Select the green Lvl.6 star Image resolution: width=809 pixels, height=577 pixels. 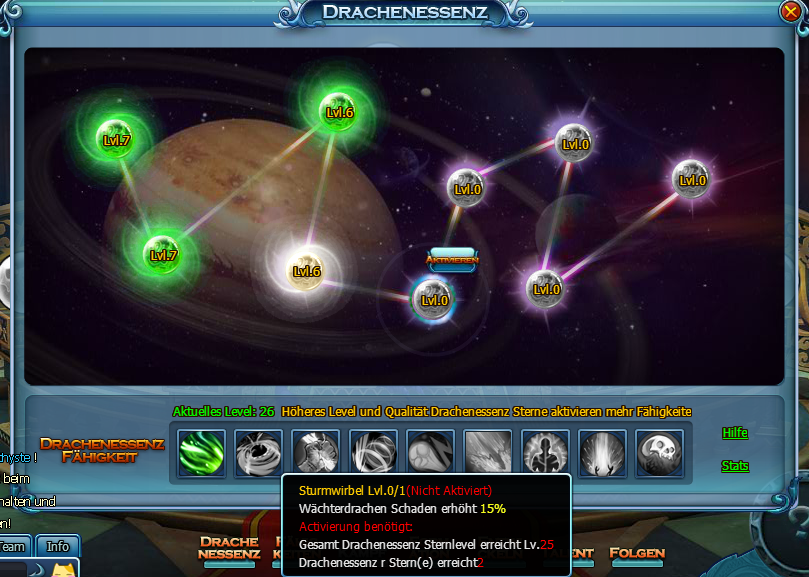[x=340, y=113]
